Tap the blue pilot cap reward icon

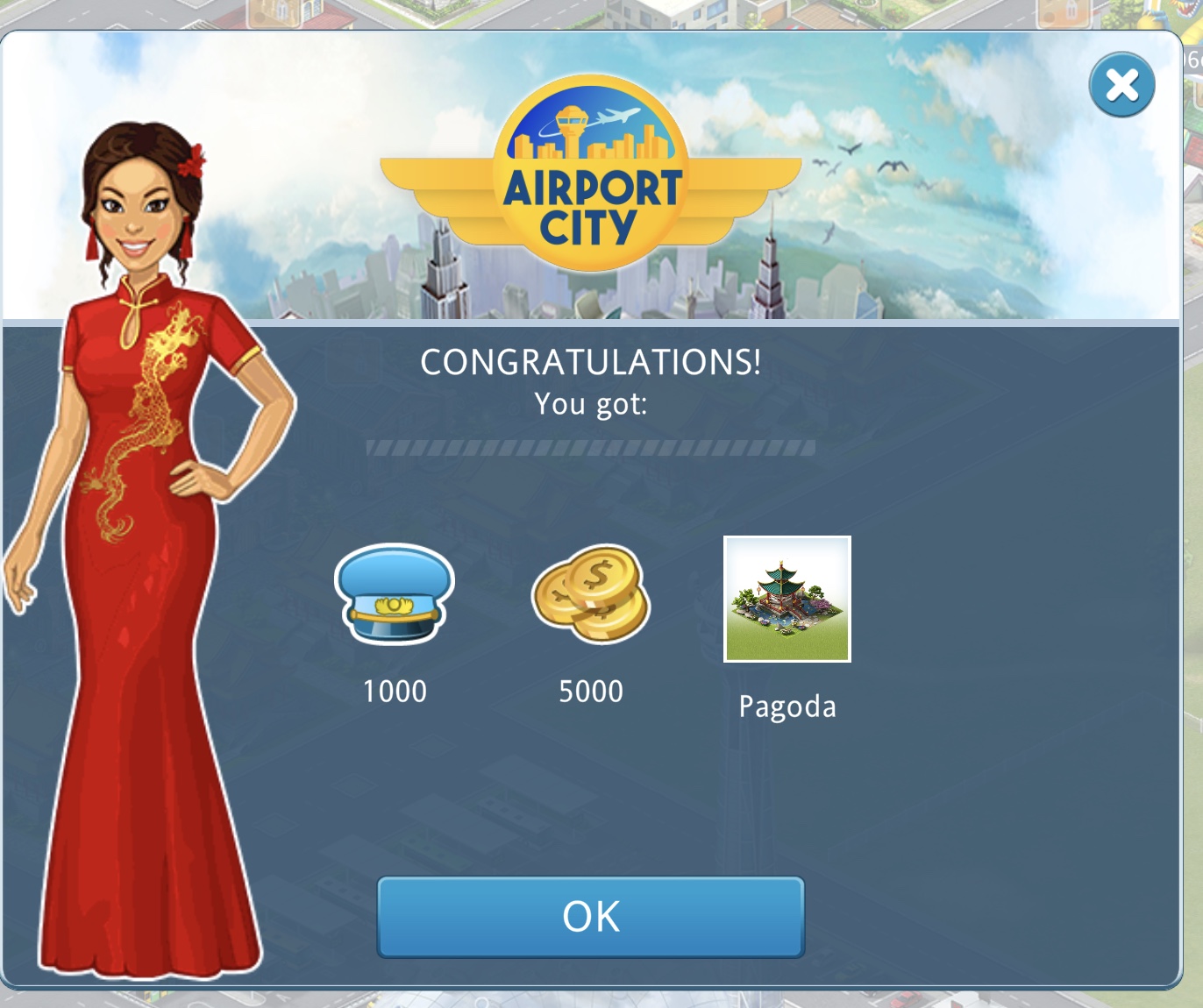395,594
